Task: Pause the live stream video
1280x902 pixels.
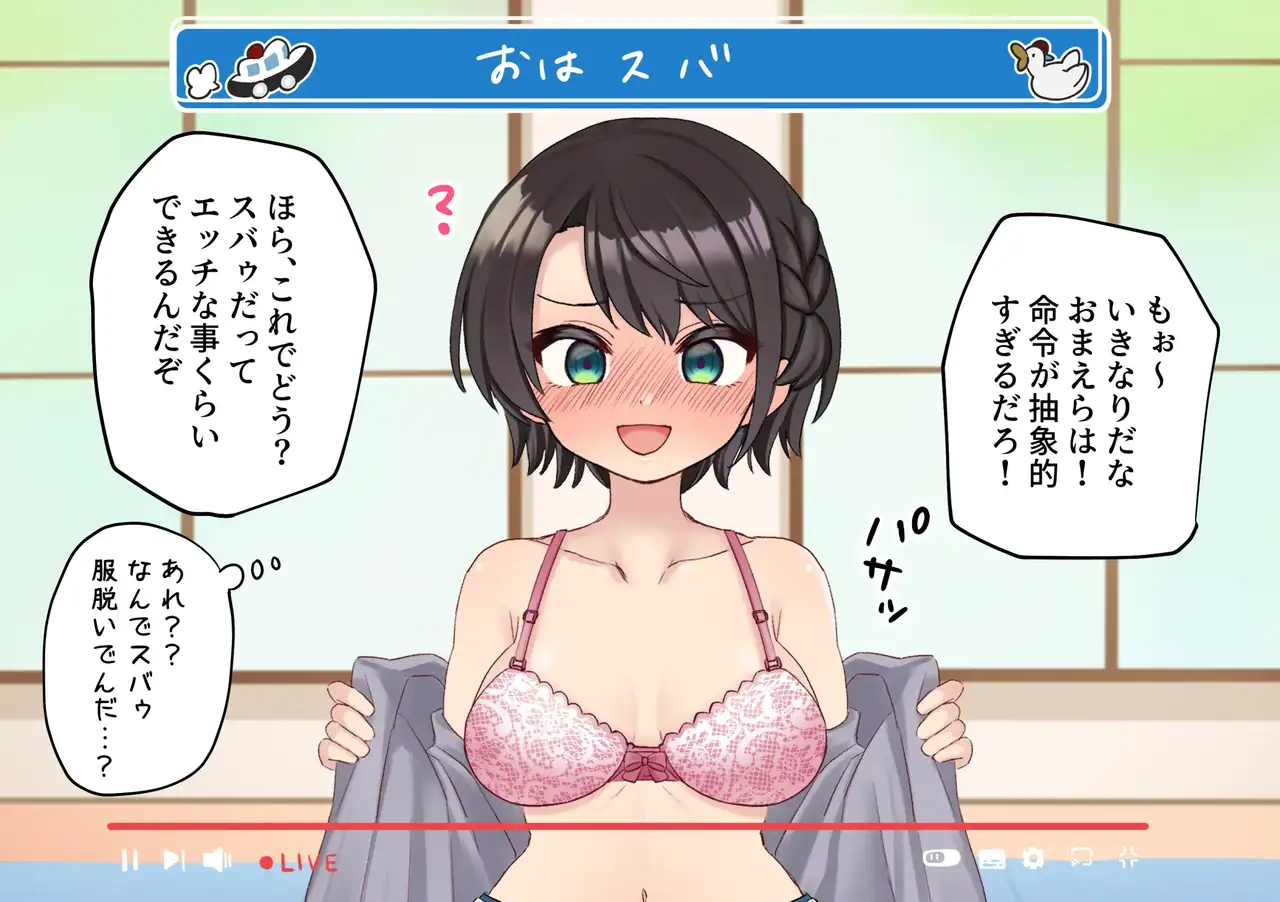Action: pos(129,860)
